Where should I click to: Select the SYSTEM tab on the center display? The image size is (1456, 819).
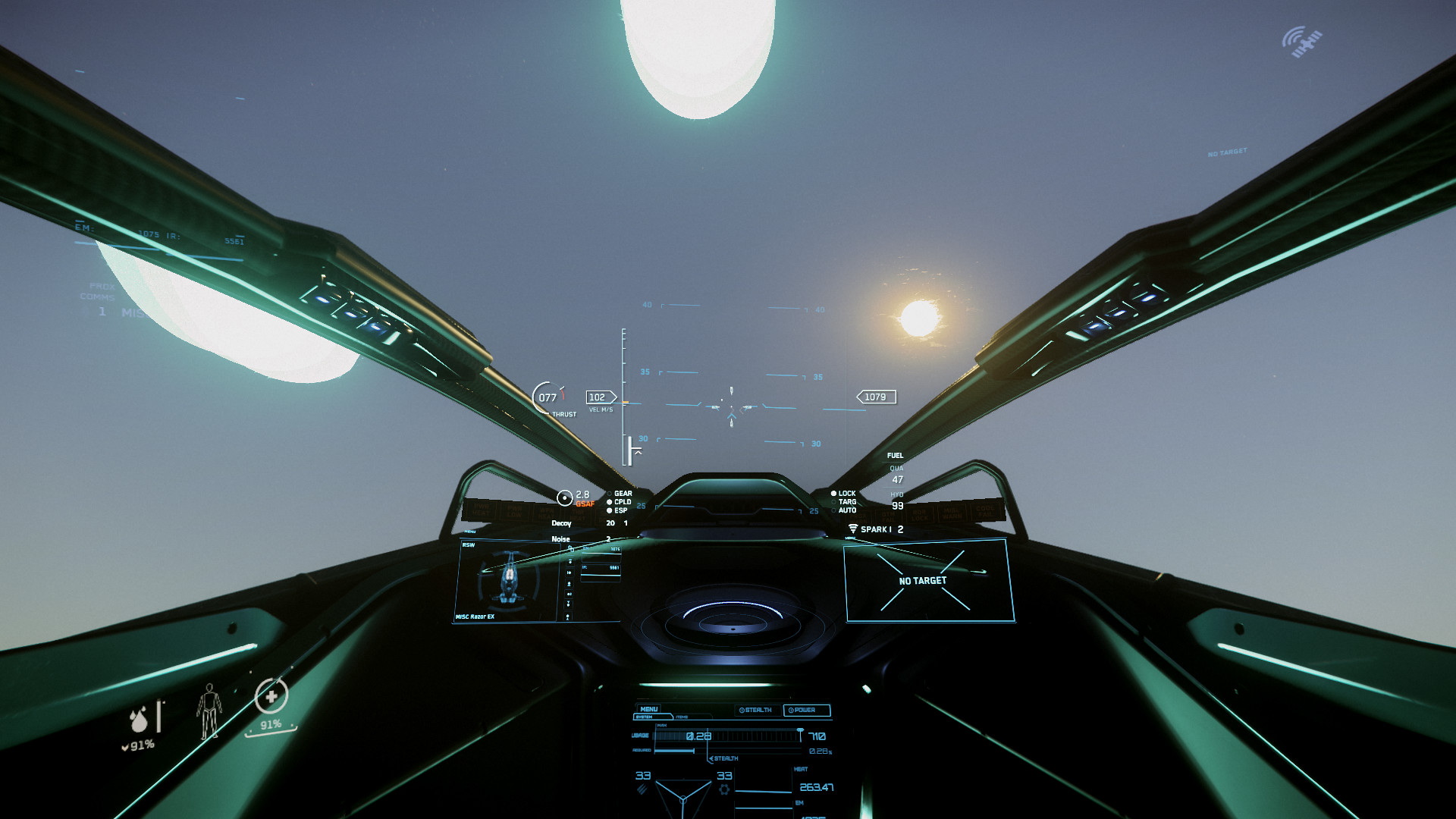644,717
